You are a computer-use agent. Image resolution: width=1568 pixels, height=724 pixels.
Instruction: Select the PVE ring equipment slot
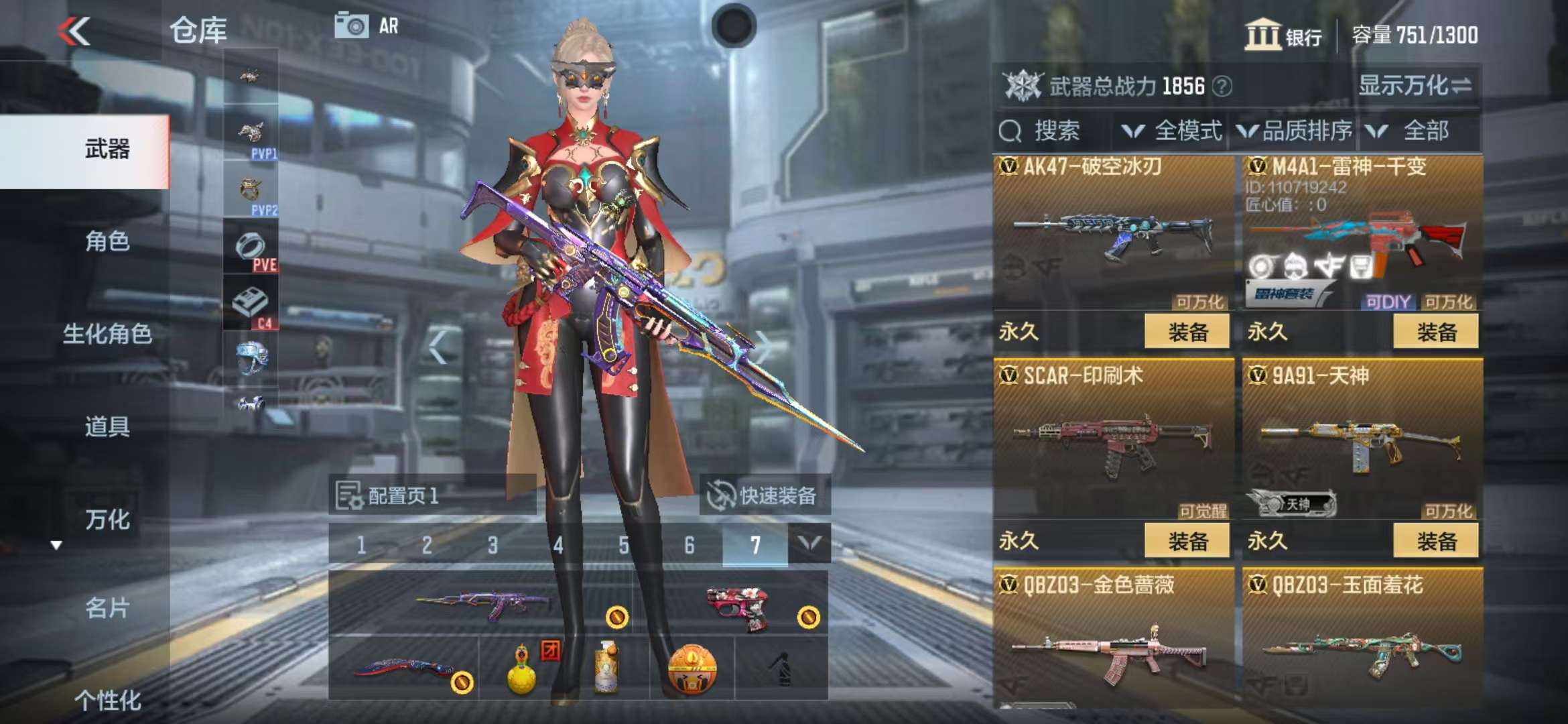coord(251,248)
